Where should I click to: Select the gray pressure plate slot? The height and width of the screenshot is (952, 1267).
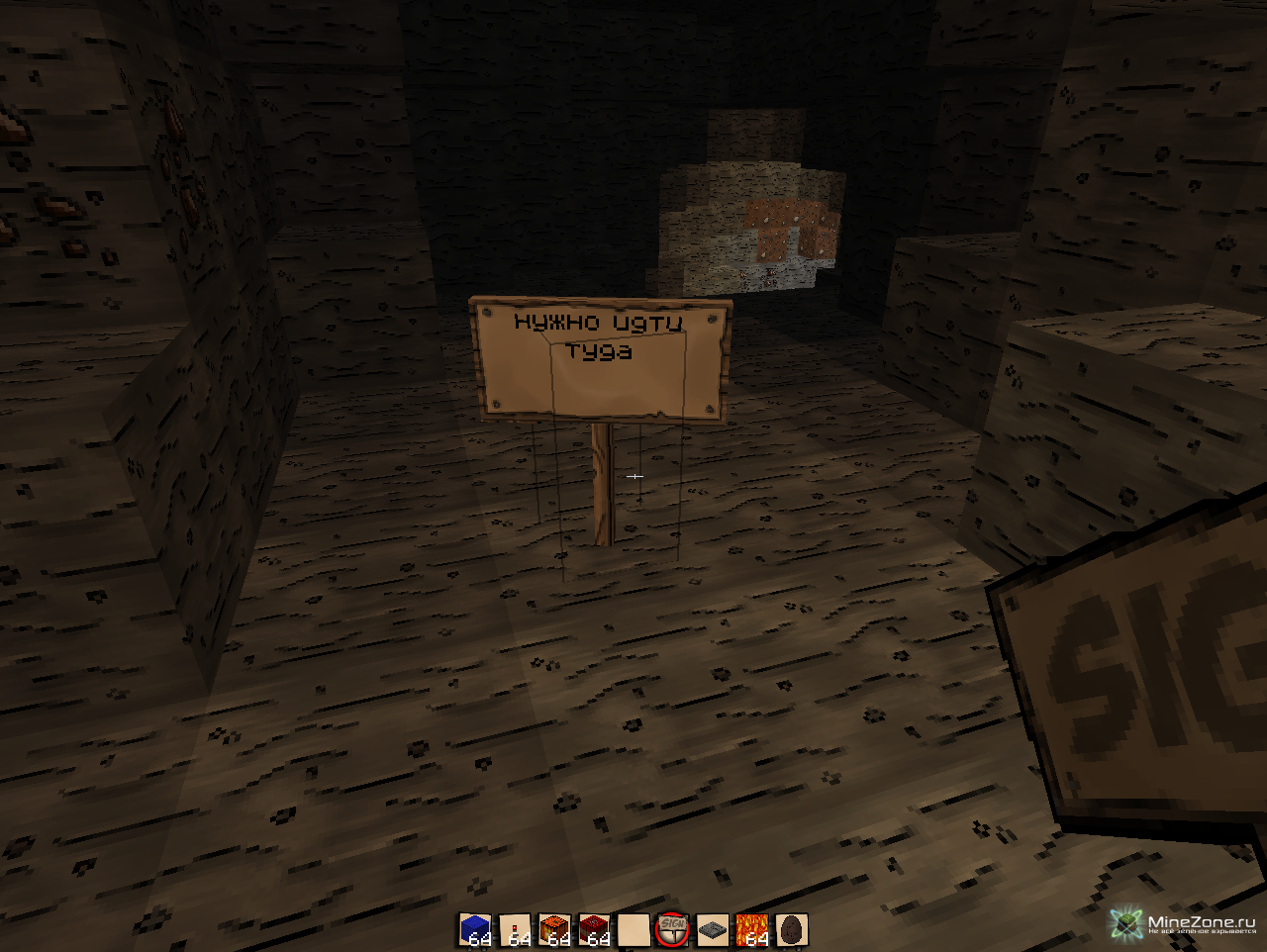tap(713, 930)
